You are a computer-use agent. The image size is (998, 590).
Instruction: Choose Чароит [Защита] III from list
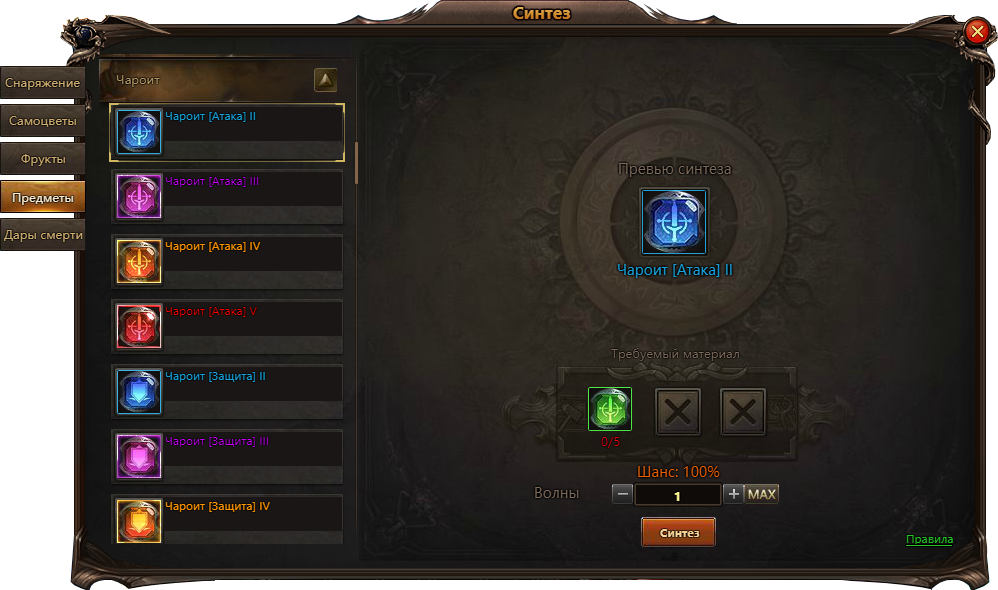coord(227,456)
